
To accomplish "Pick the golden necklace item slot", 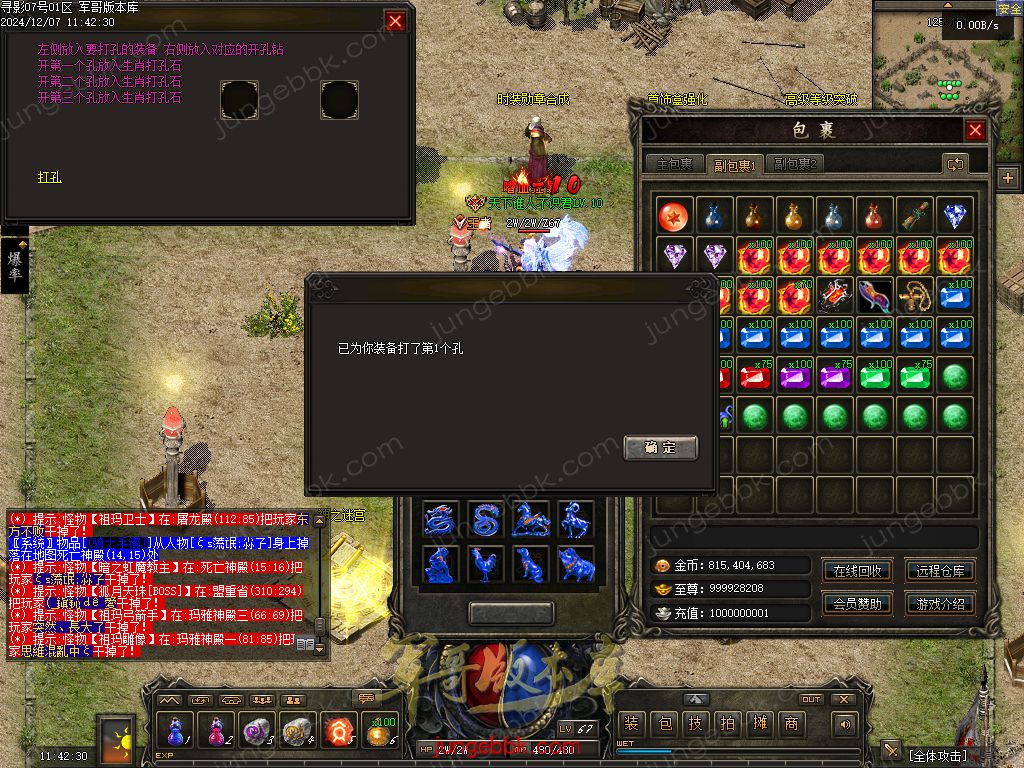I will point(915,296).
